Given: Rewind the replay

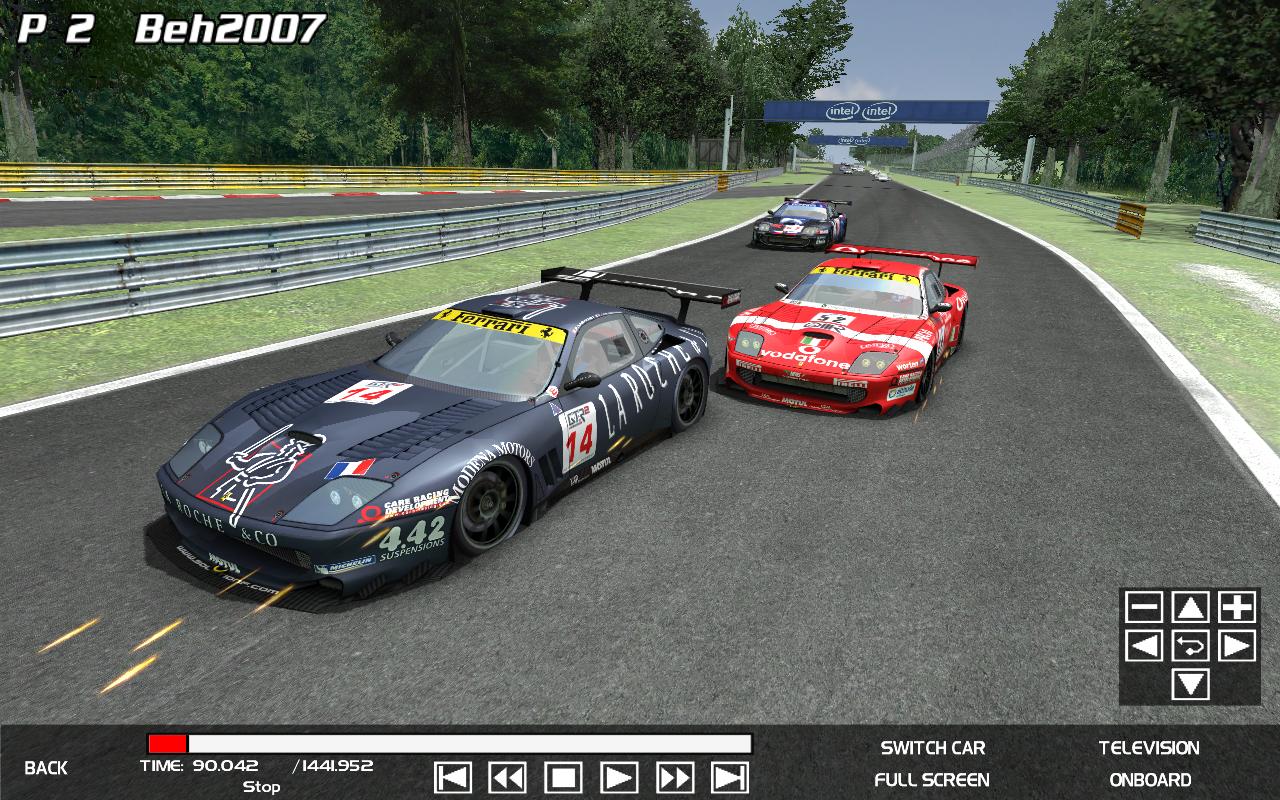Looking at the screenshot, I should (508, 777).
